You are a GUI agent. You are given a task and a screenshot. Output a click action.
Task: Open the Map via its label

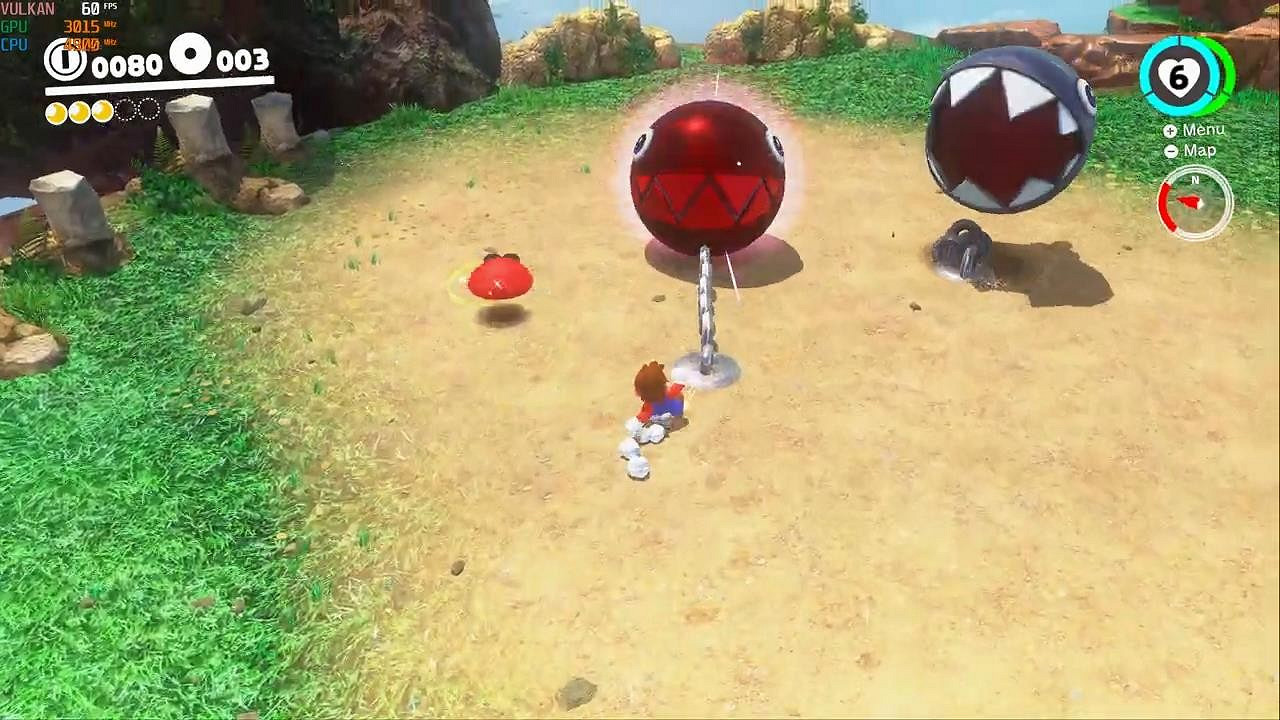[1200, 151]
